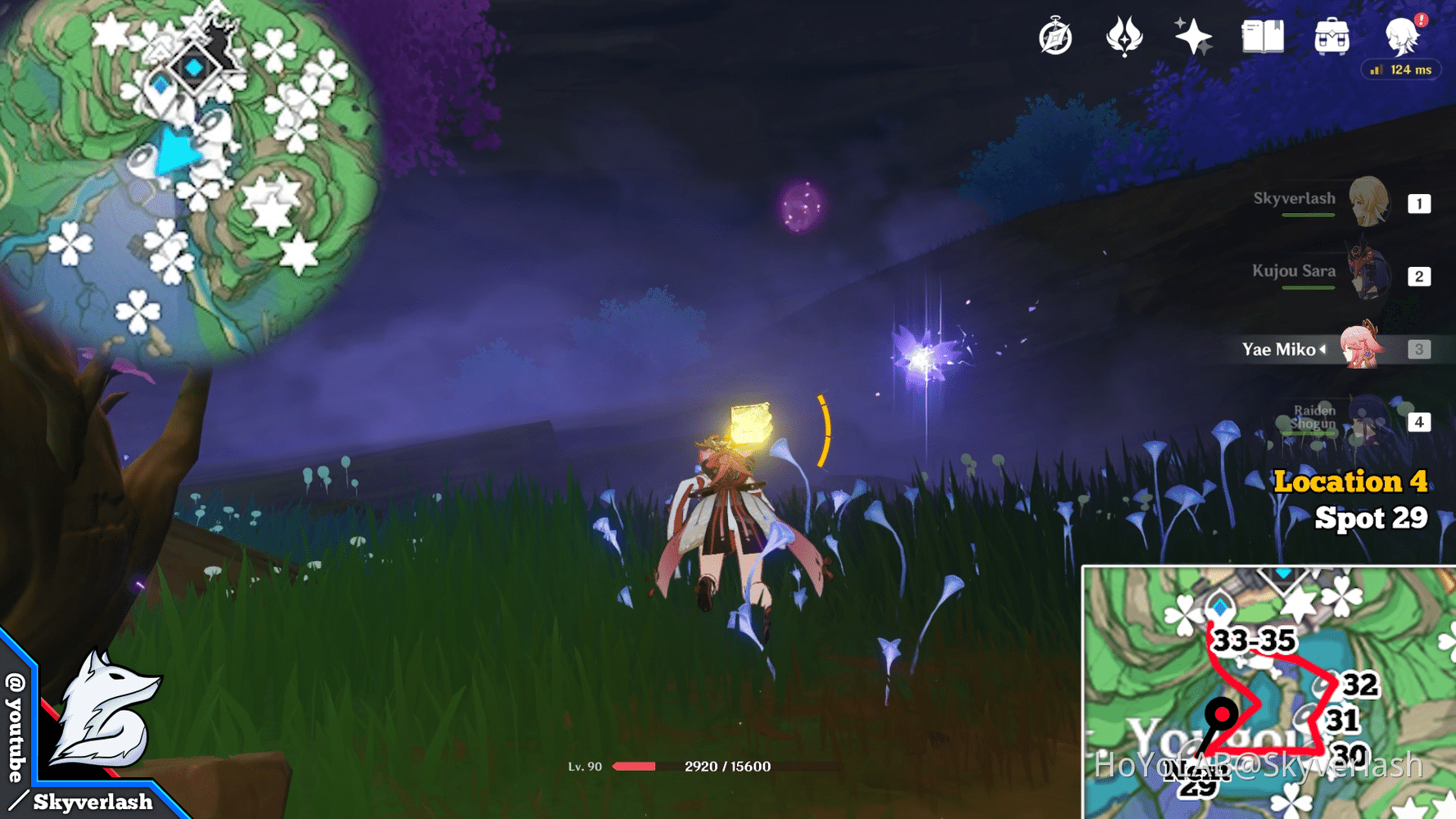This screenshot has width=1456, height=819.
Task: Click the Skyverlash name in the party list
Action: point(1295,197)
